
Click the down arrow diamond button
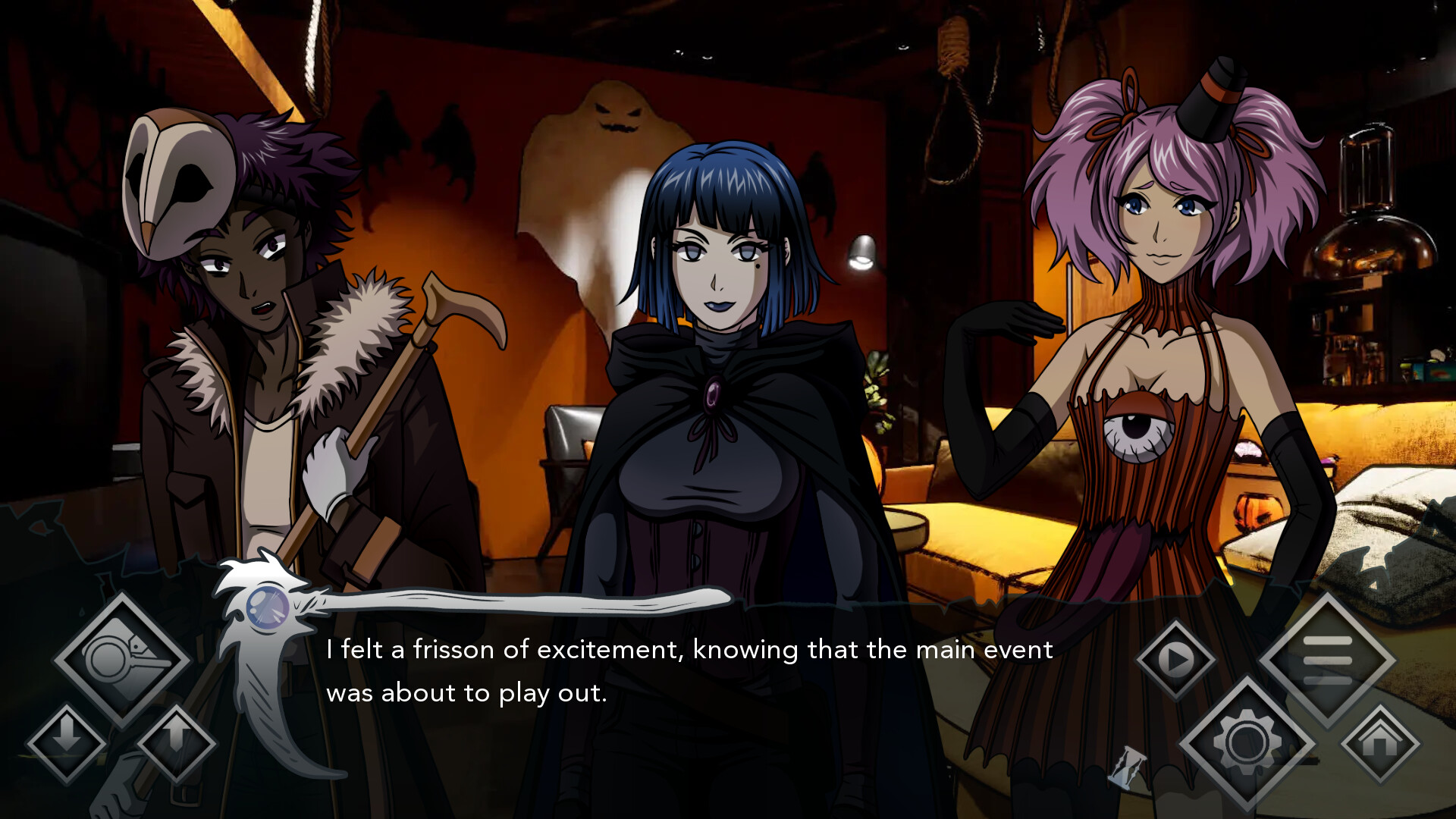coord(67,743)
